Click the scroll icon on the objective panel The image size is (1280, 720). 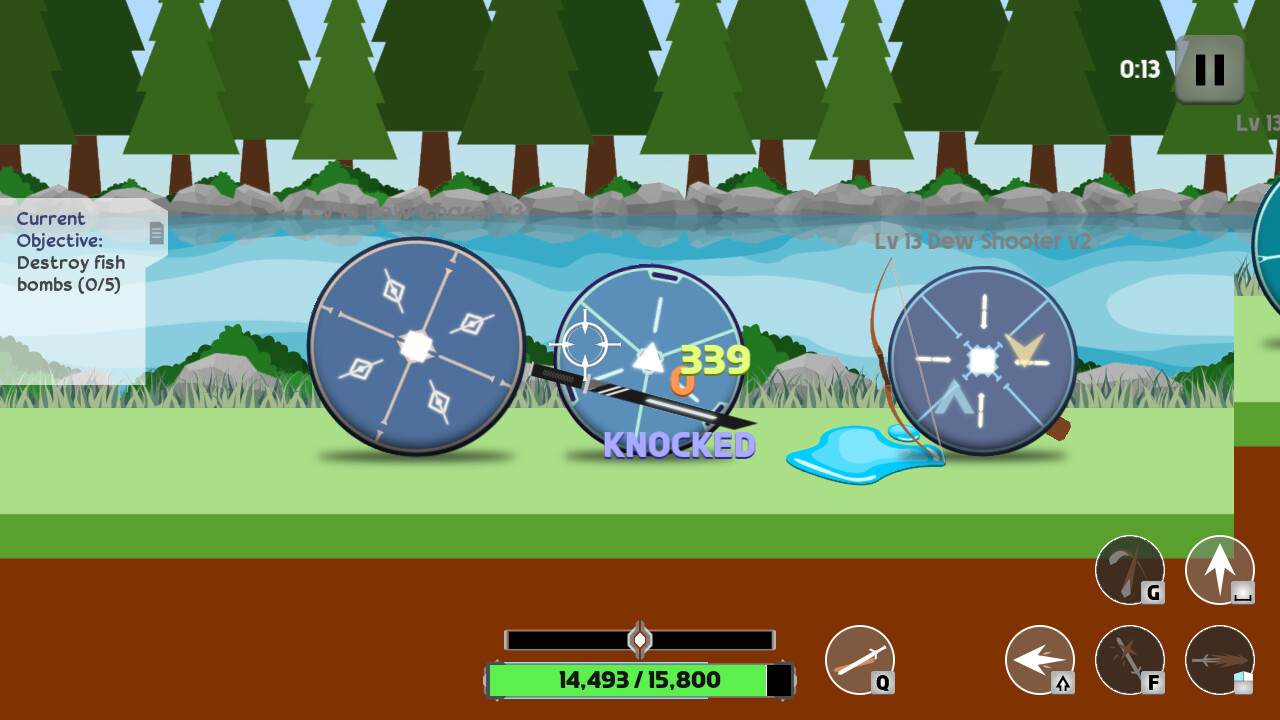156,233
